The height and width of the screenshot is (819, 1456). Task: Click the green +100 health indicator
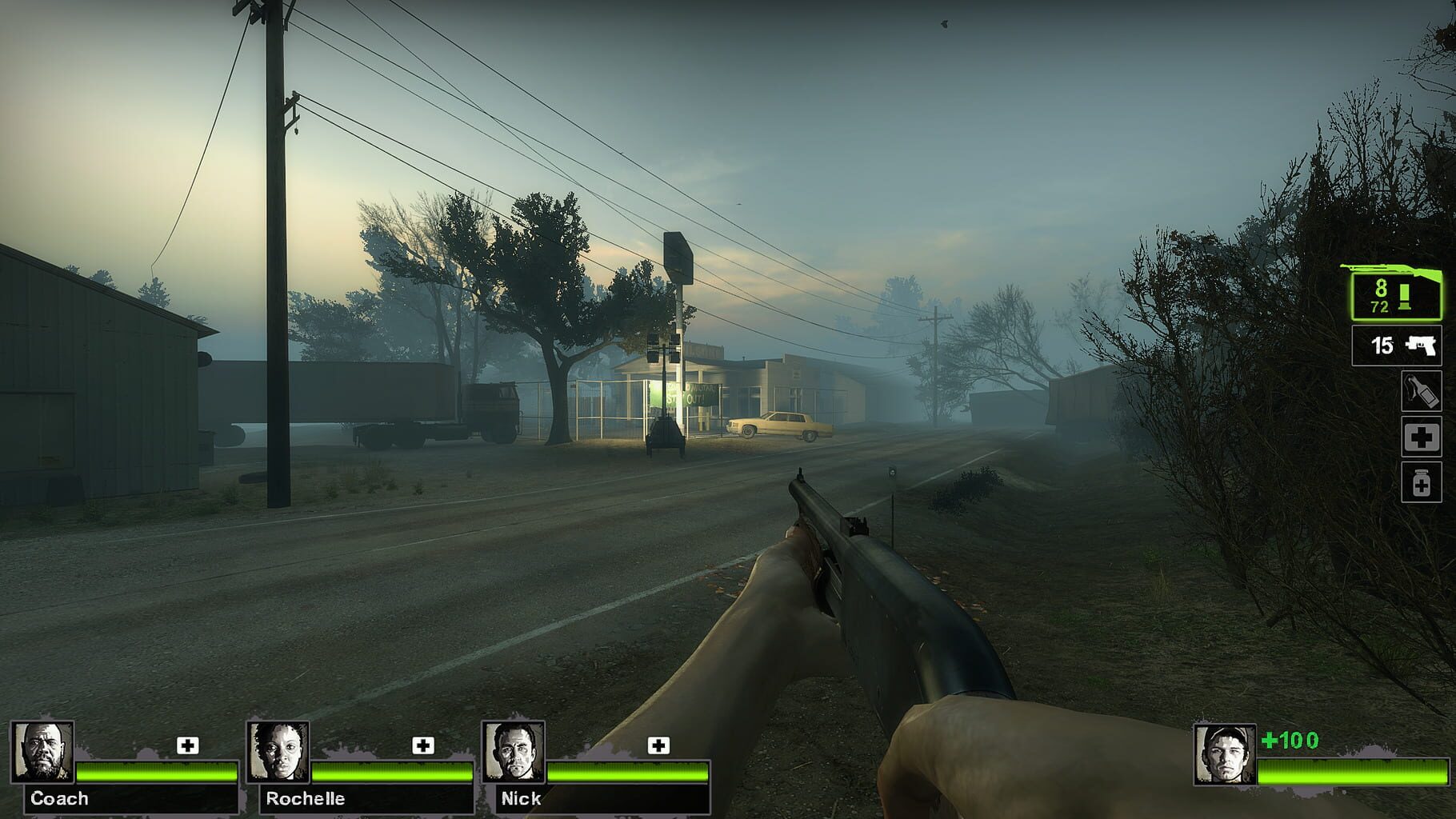(1289, 741)
